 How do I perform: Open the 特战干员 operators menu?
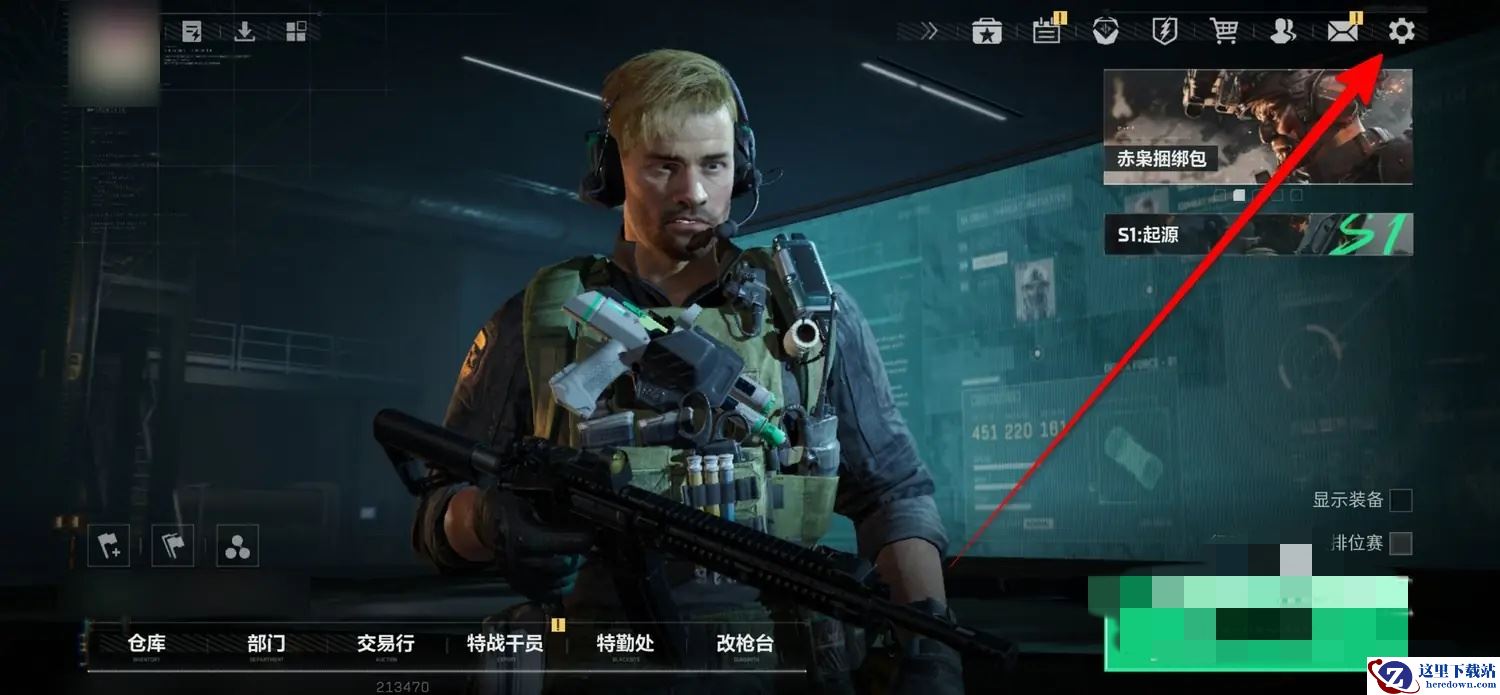[x=505, y=644]
